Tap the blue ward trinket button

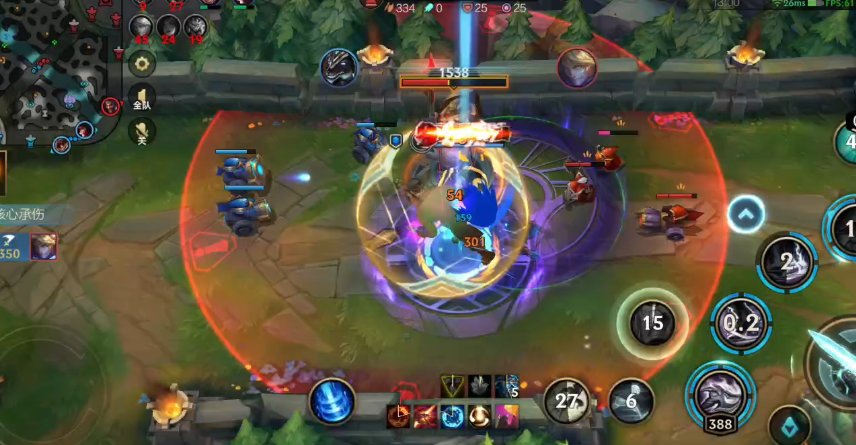[790, 427]
